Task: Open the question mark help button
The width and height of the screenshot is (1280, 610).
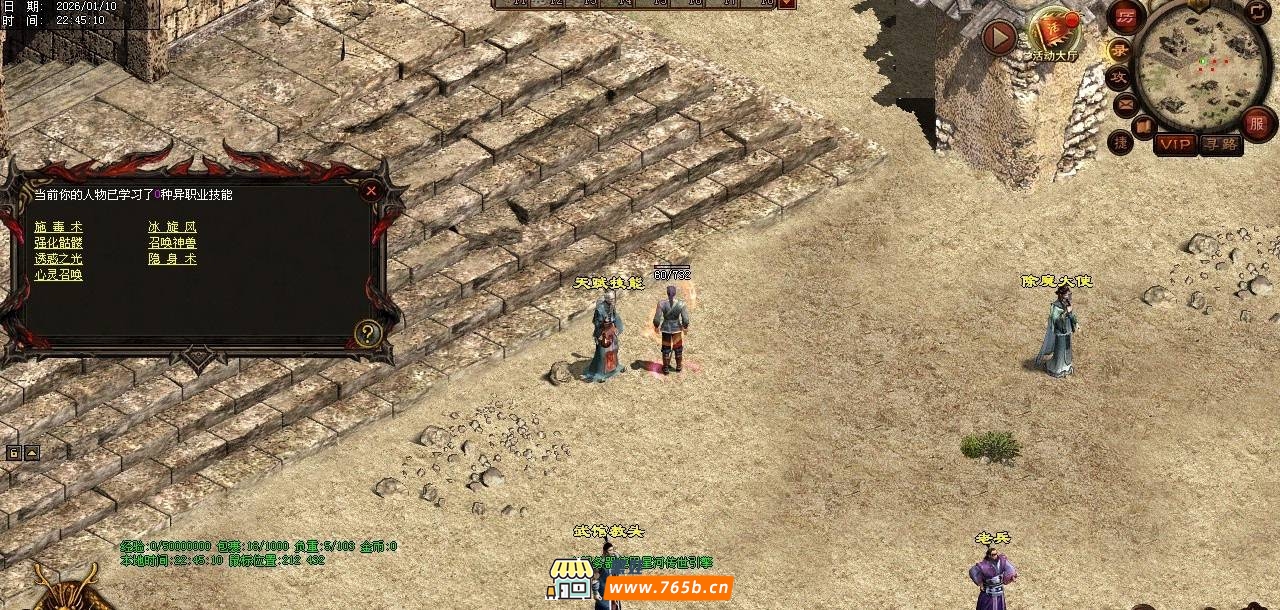Action: pyautogui.click(x=368, y=333)
